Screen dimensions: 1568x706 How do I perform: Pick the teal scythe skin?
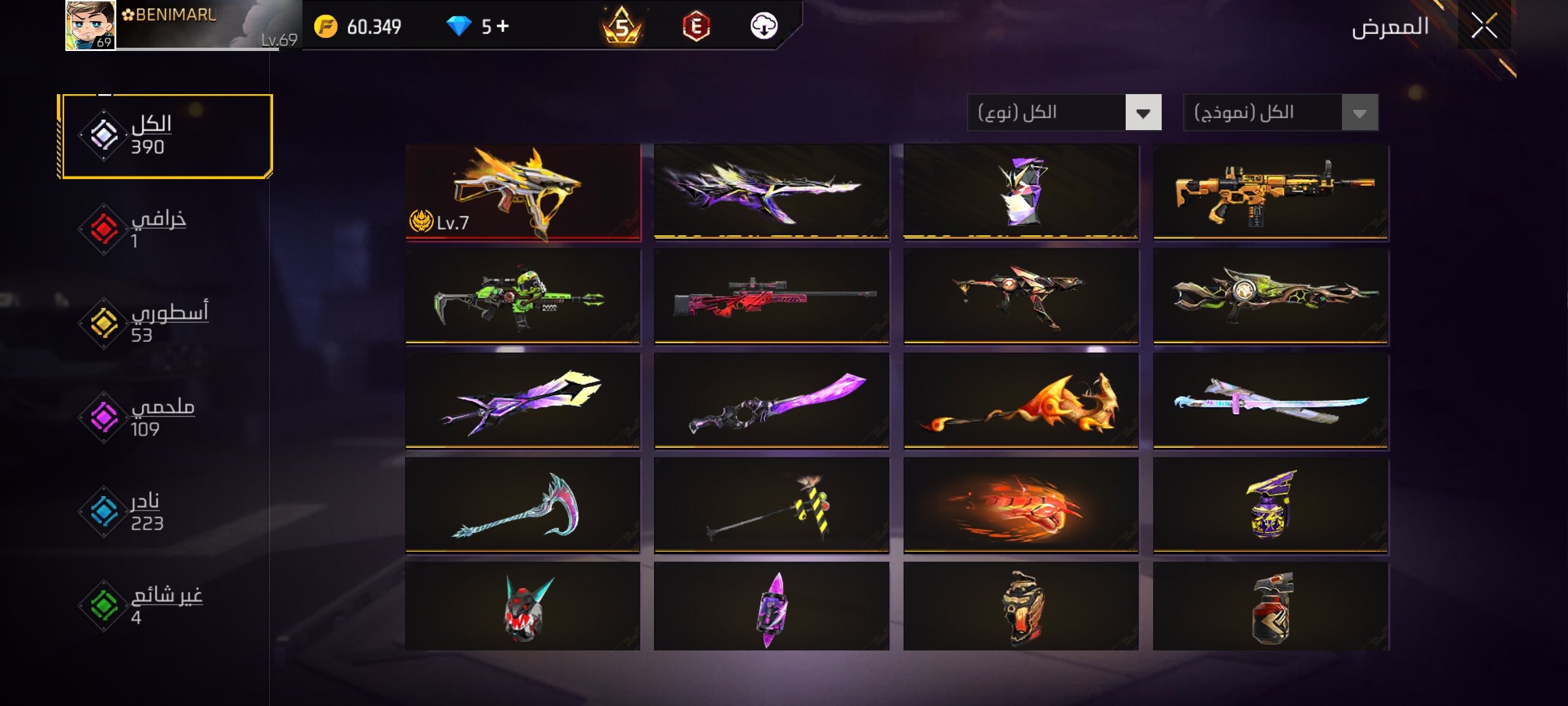pyautogui.click(x=523, y=506)
